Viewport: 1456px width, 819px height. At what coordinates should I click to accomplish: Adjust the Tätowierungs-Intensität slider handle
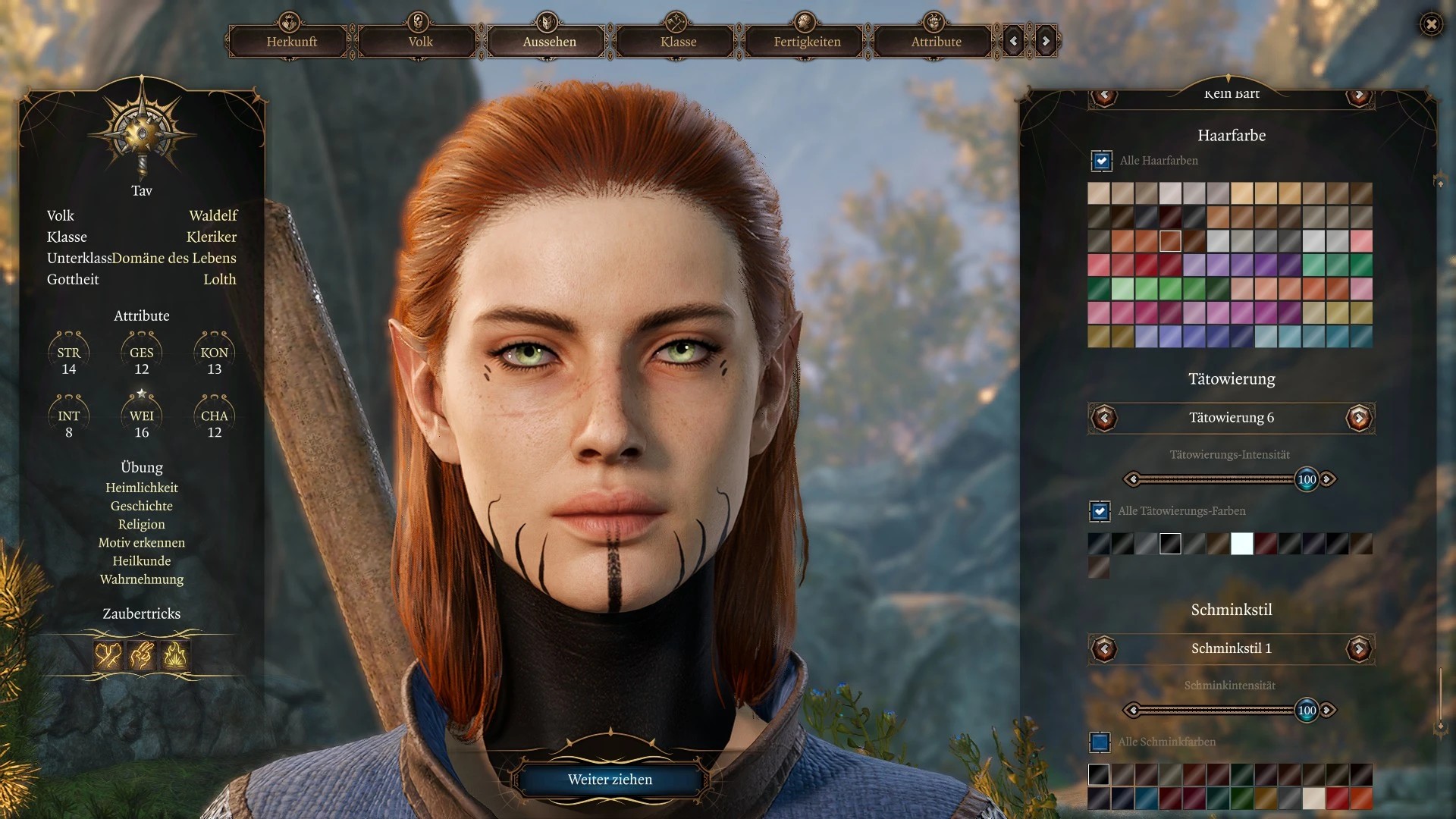click(1307, 479)
